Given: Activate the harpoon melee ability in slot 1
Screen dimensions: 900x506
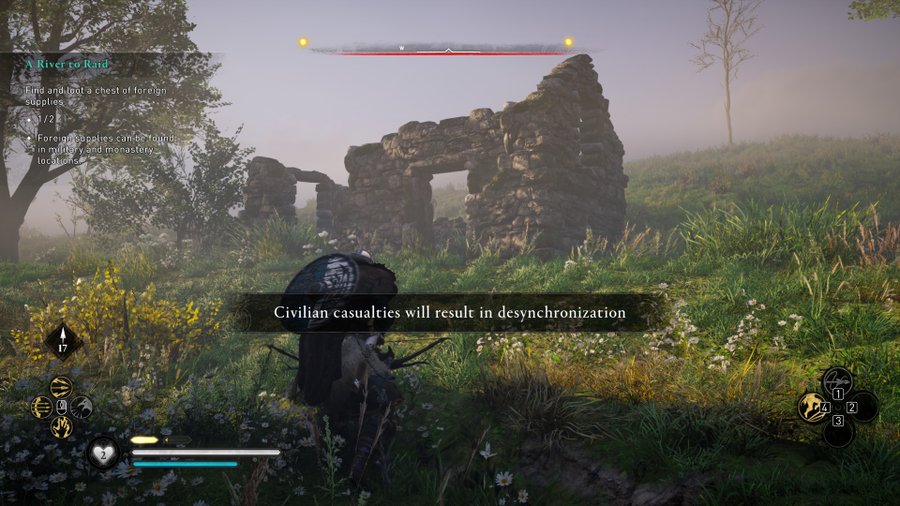Looking at the screenshot, I should 837,381.
